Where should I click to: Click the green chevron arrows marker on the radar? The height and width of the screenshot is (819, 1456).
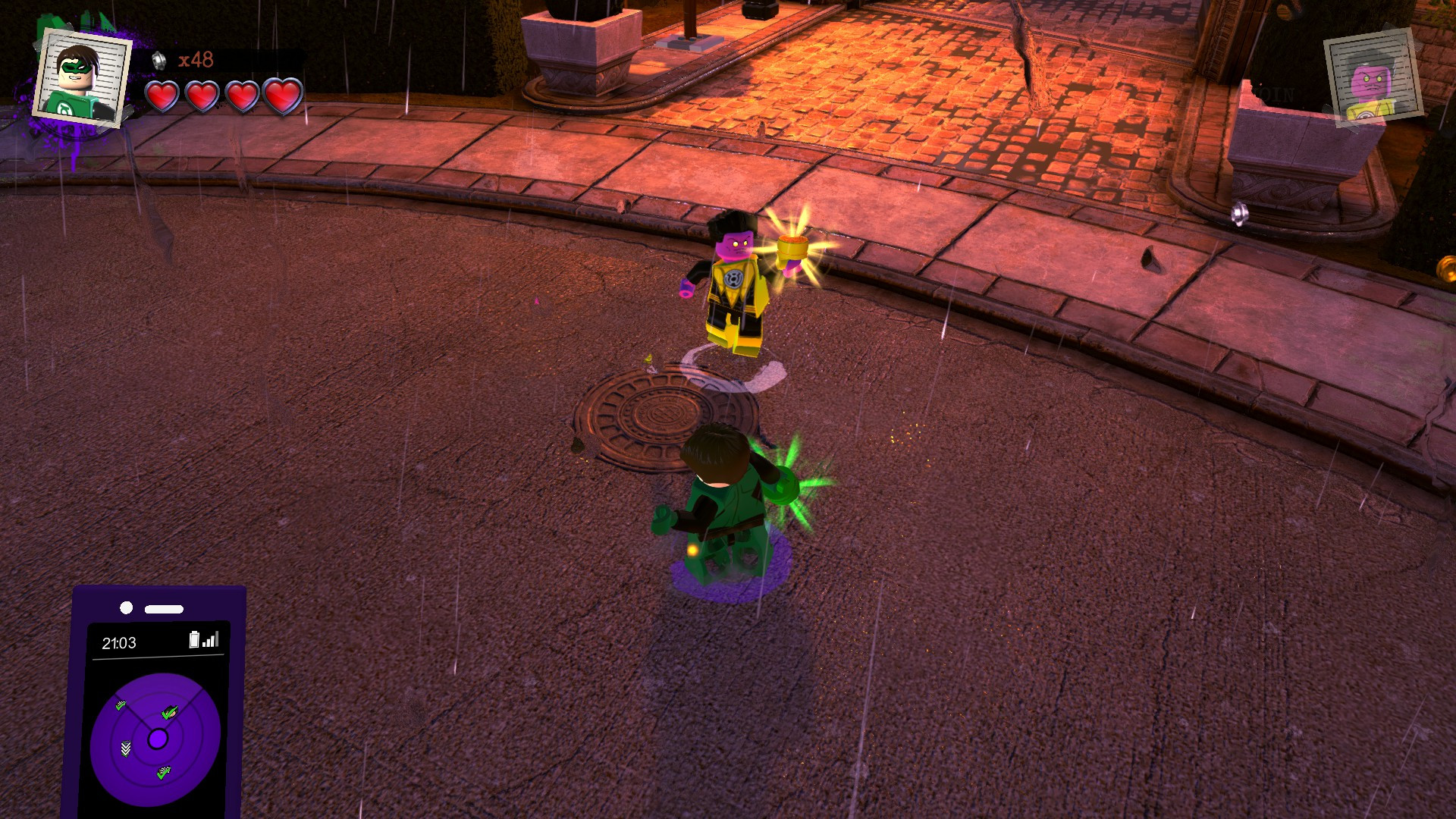pos(124,748)
